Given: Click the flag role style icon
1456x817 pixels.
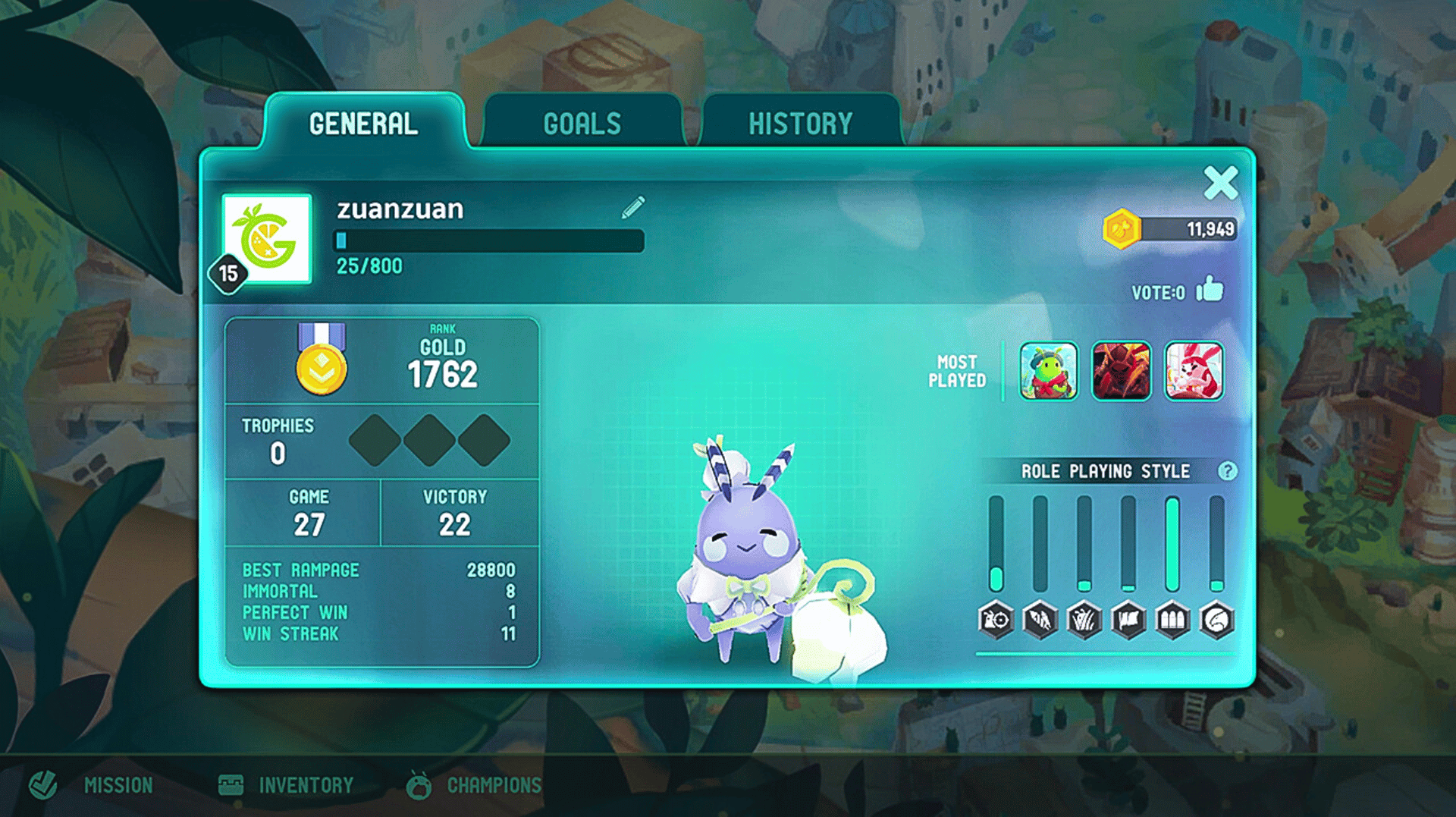Looking at the screenshot, I should pos(1128,621).
